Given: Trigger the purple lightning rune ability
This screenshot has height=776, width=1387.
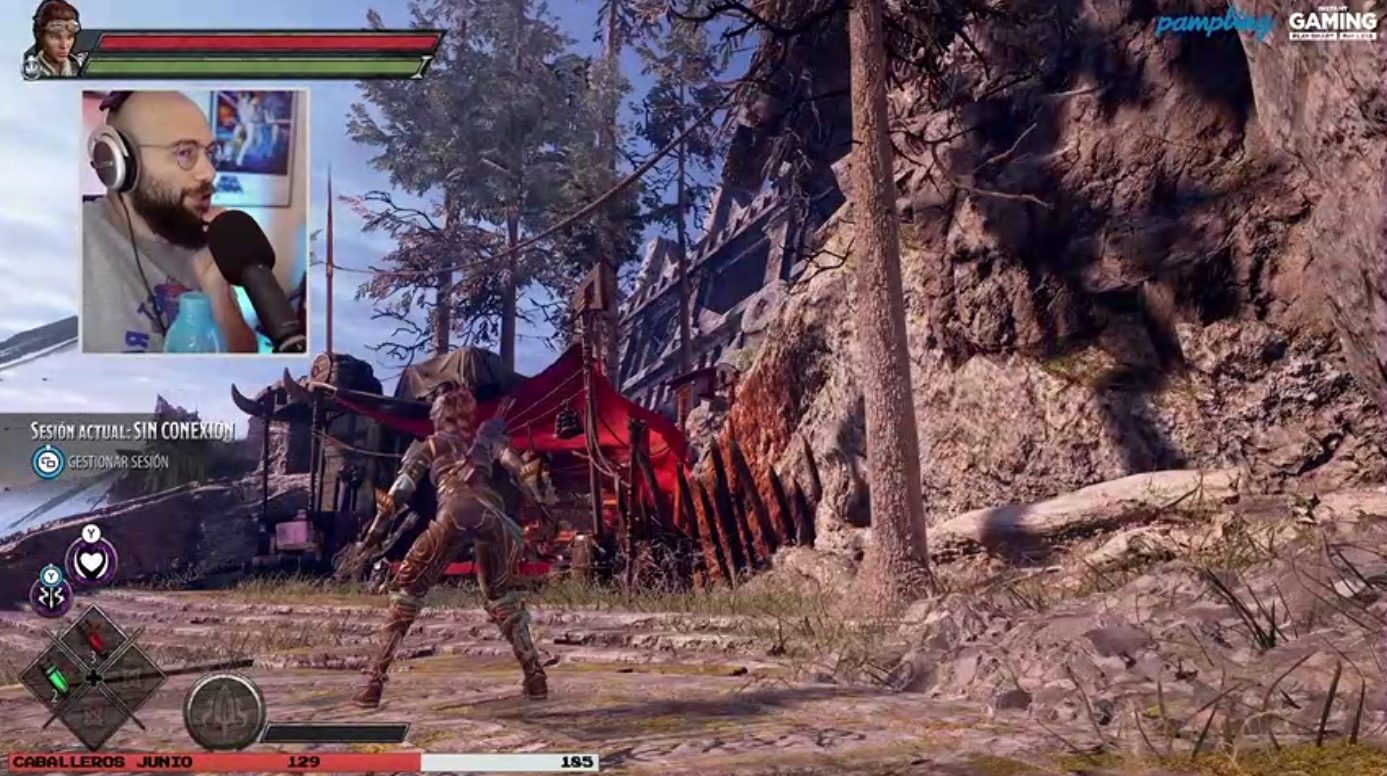Looking at the screenshot, I should click(x=51, y=597).
